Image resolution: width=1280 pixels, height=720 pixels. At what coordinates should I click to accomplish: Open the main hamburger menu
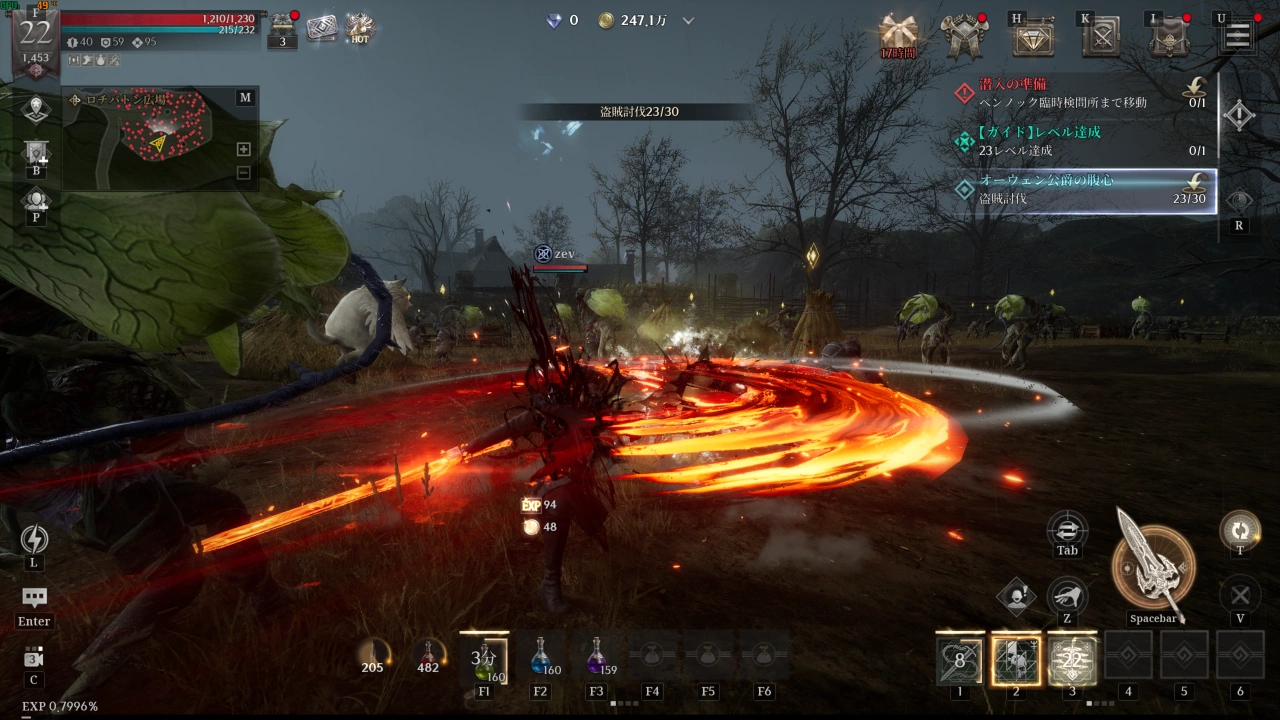[x=1237, y=35]
